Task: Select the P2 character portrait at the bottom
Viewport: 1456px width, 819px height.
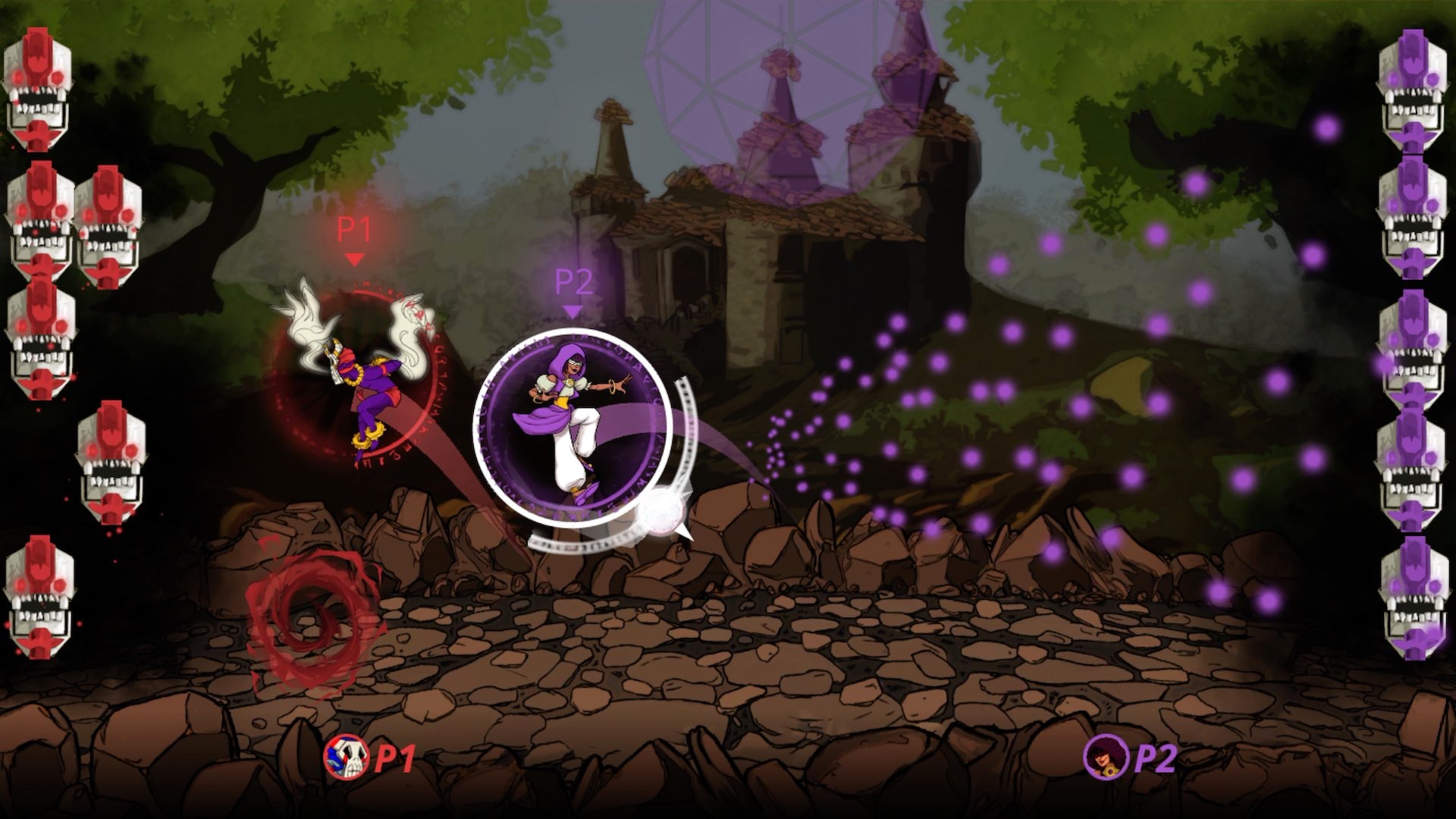Action: click(x=1107, y=758)
